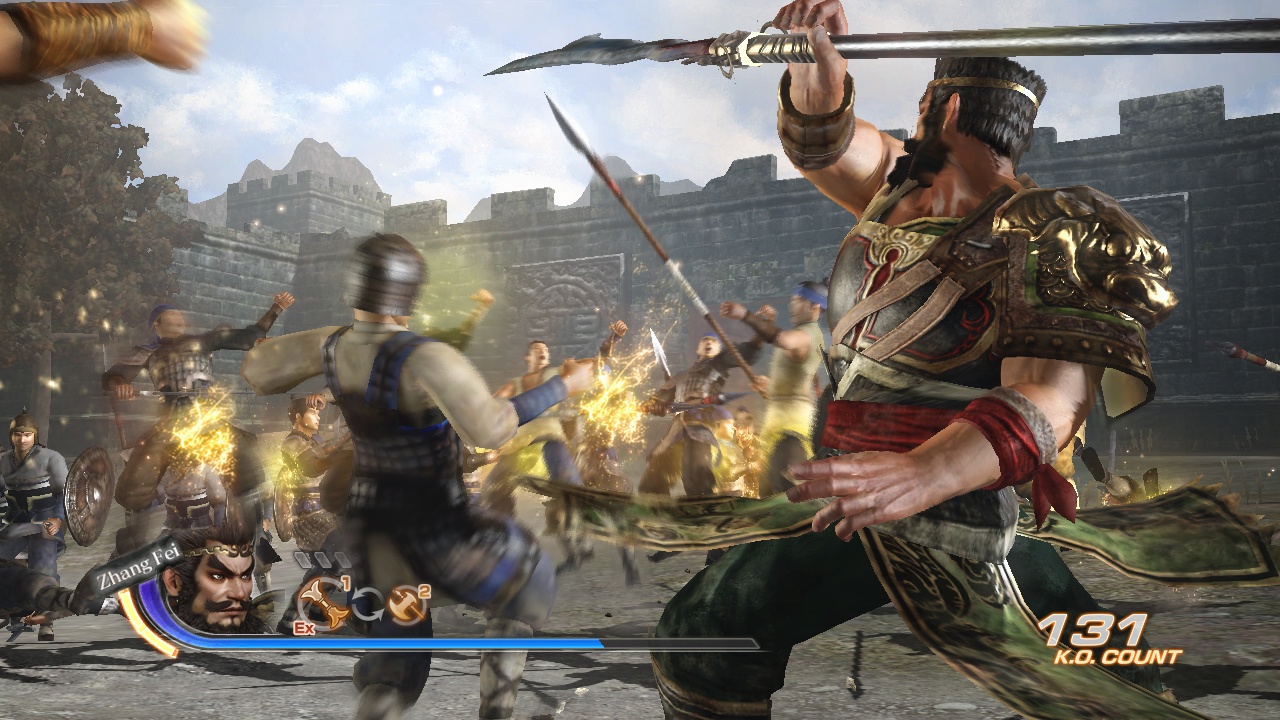1280x720 pixels.
Task: Click the first gray musou bar segment
Action: 304,558
